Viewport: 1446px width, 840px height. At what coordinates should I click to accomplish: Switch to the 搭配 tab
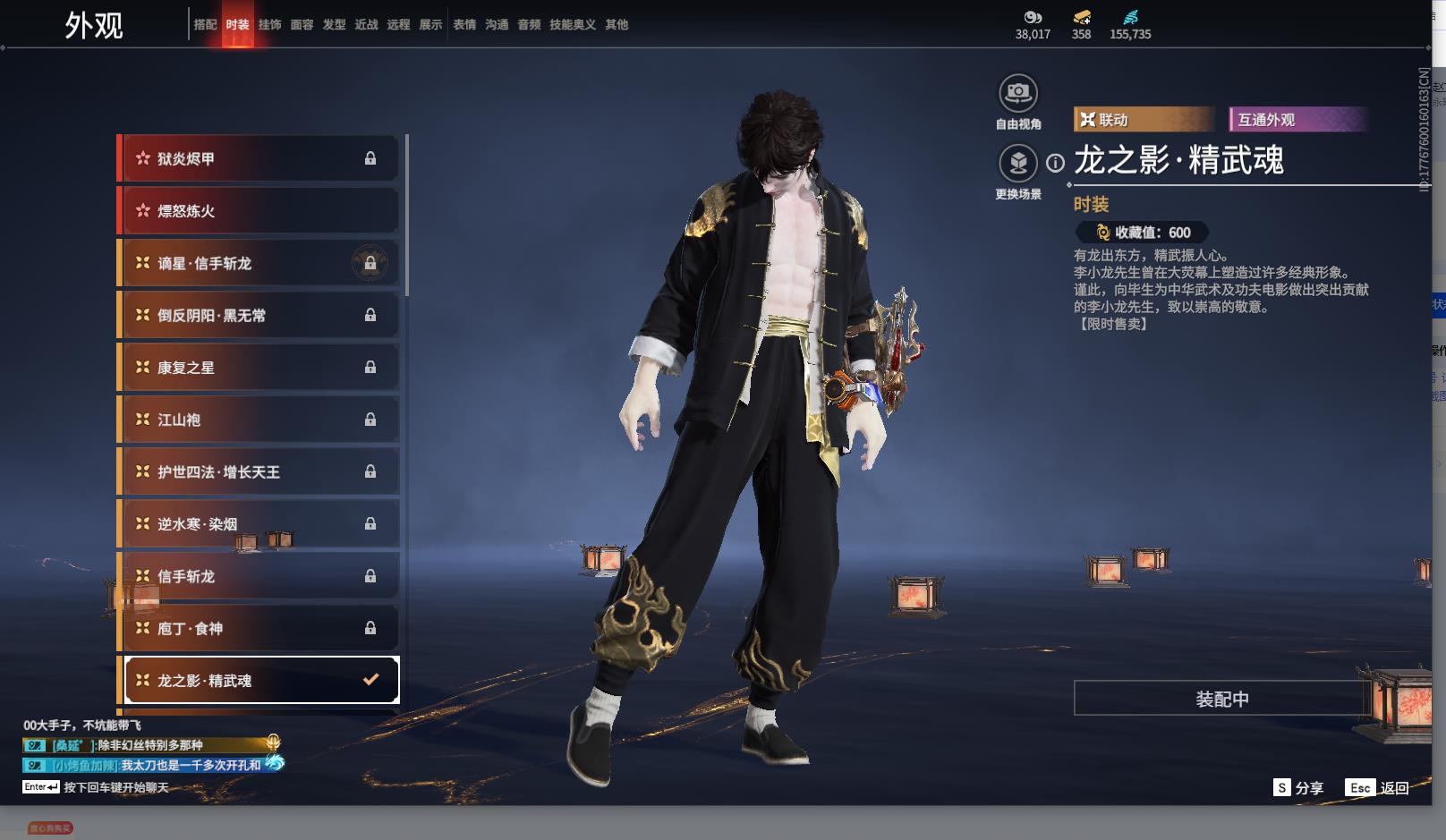coord(205,25)
